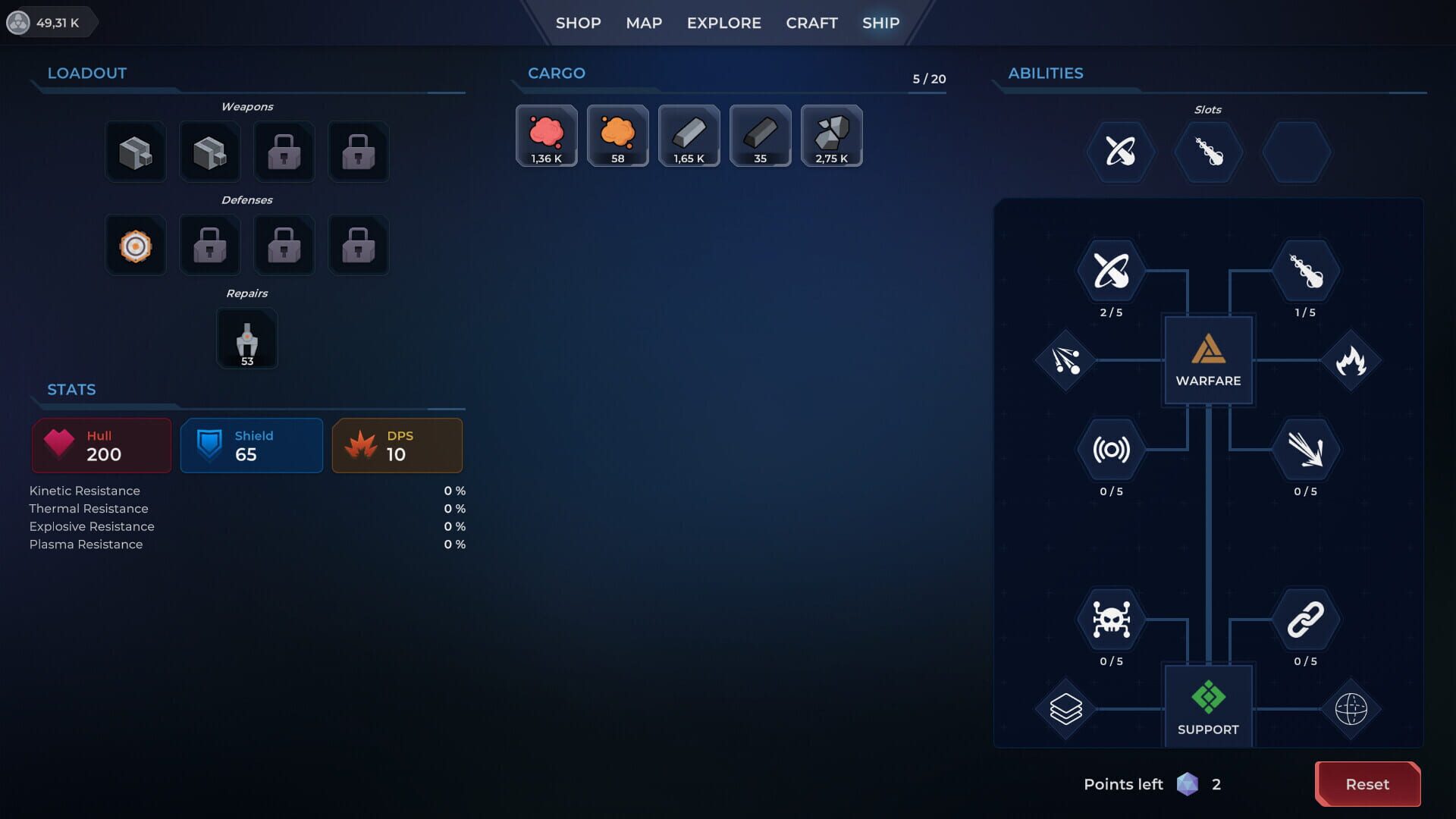Select the stone ore cargo showing 2,75 K

click(x=831, y=135)
